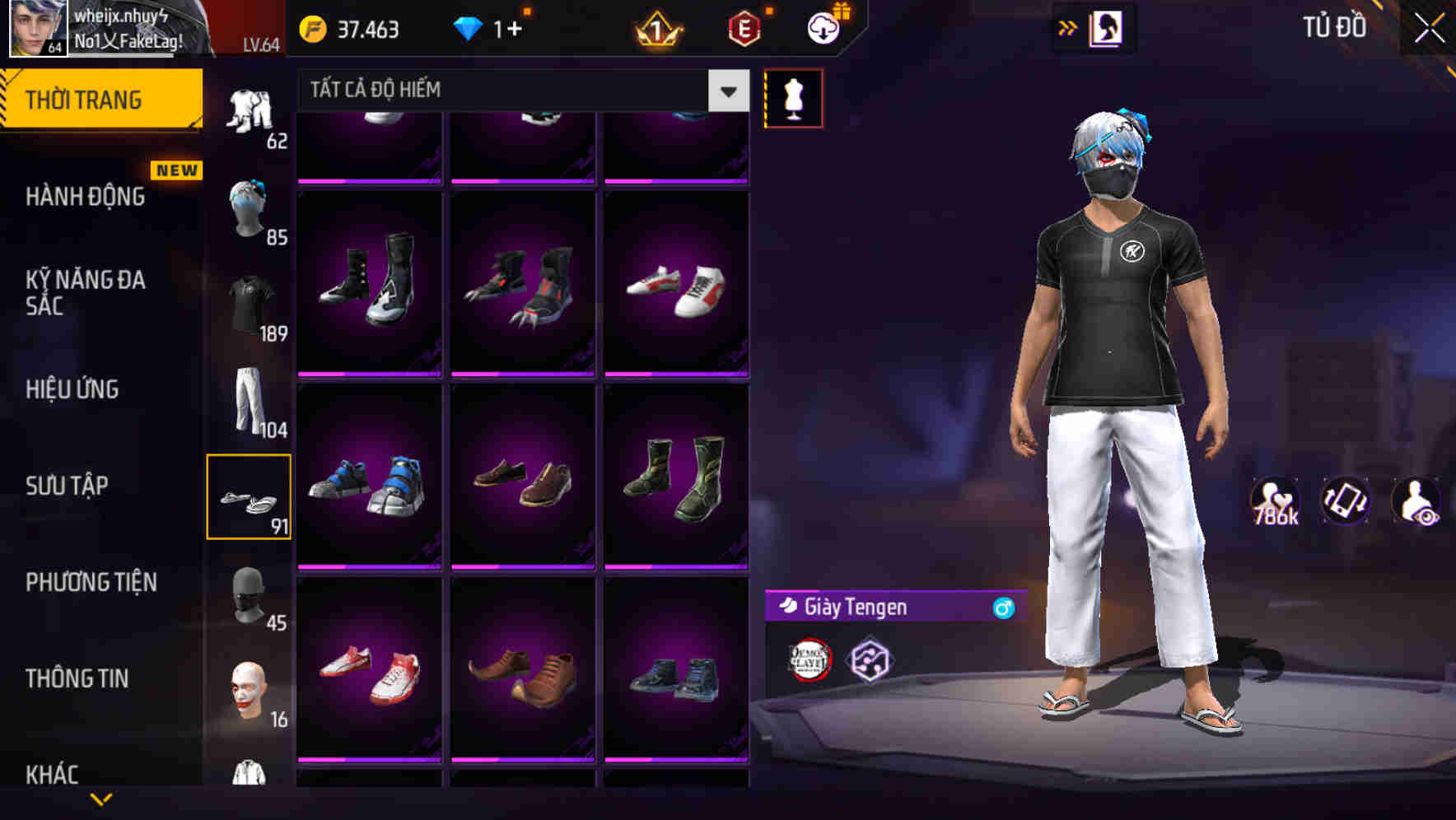Collapse the panel using the double-arrow chevron
Screen dimensions: 1456x820
click(x=1068, y=26)
